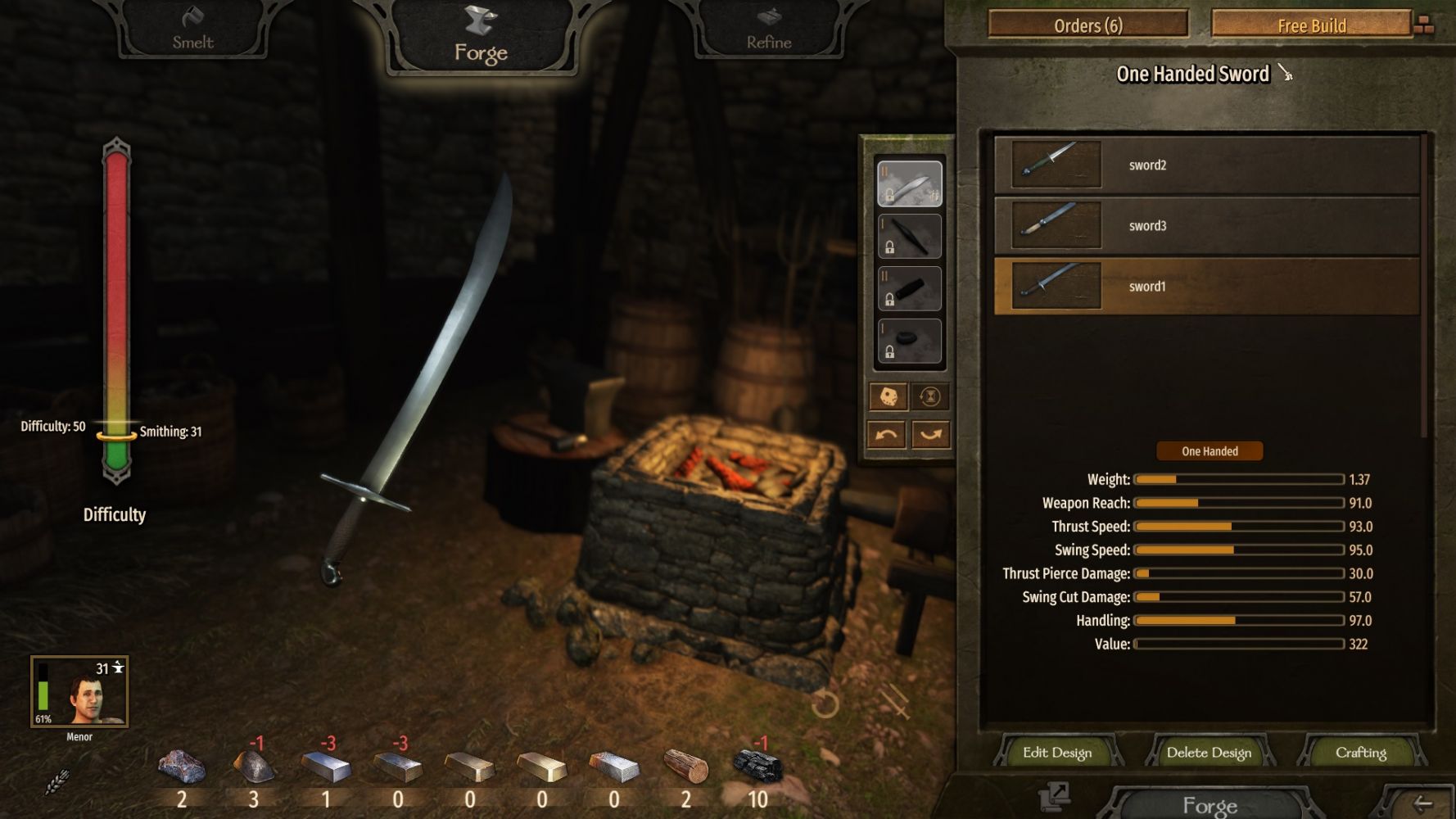Open the Crafting button
1456x819 pixels.
[1360, 753]
